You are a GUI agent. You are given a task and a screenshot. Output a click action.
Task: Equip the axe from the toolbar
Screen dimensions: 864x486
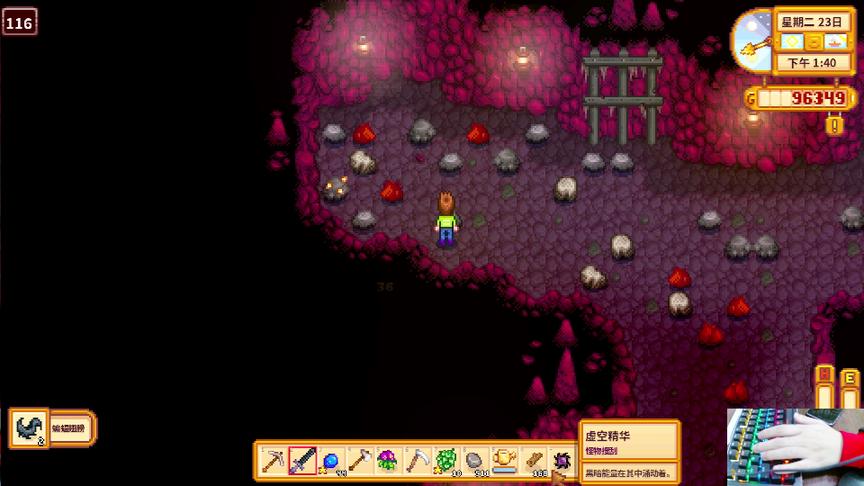click(359, 461)
